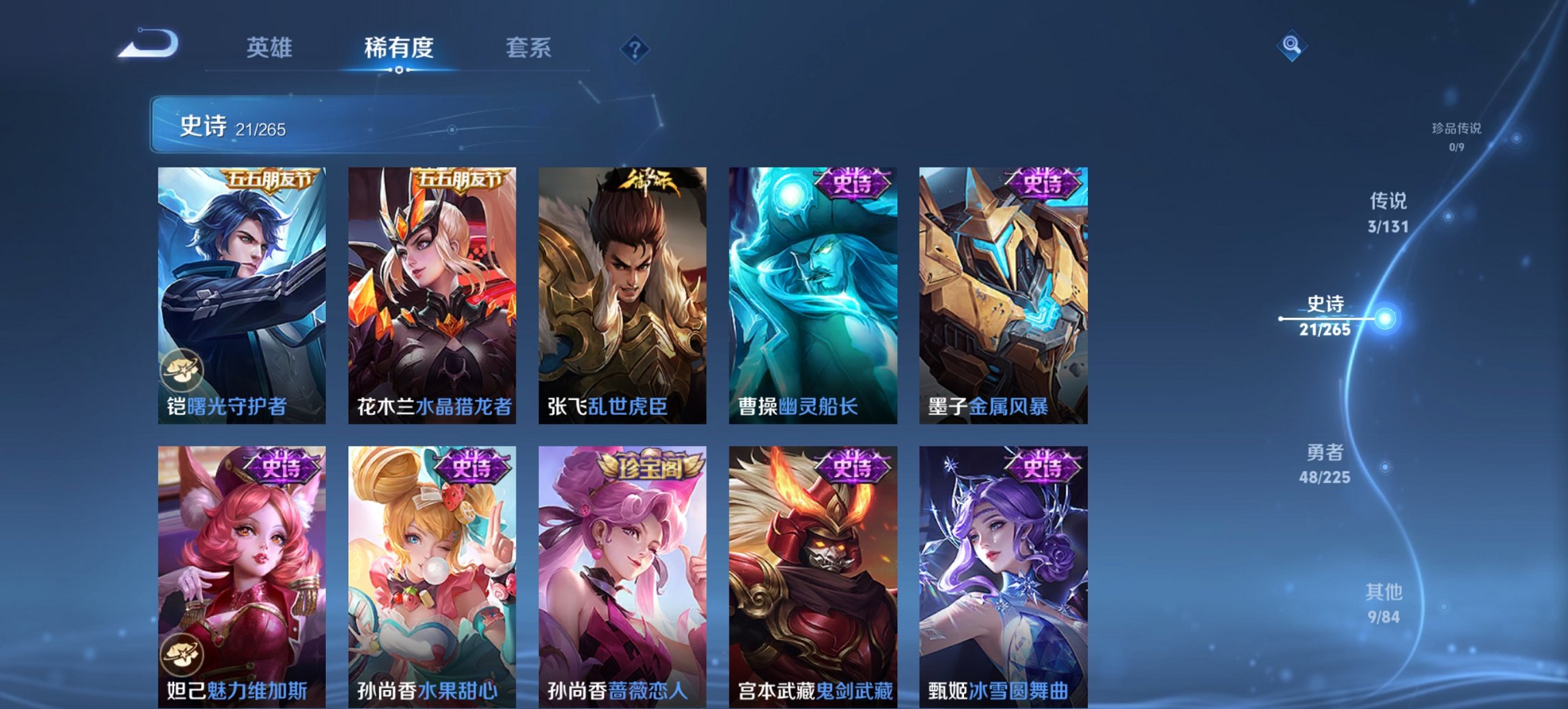Image resolution: width=1568 pixels, height=709 pixels.
Task: Click the back arrow to exit skin gallery
Action: [x=146, y=44]
